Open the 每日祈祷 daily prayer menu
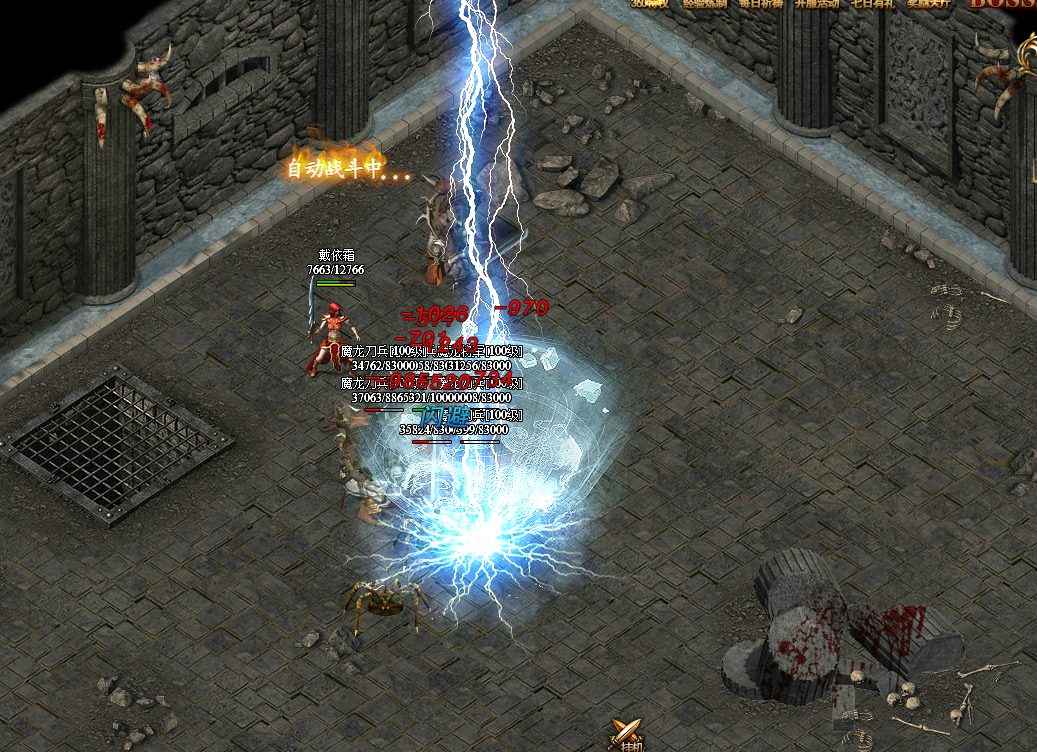The image size is (1037, 752). [x=761, y=4]
